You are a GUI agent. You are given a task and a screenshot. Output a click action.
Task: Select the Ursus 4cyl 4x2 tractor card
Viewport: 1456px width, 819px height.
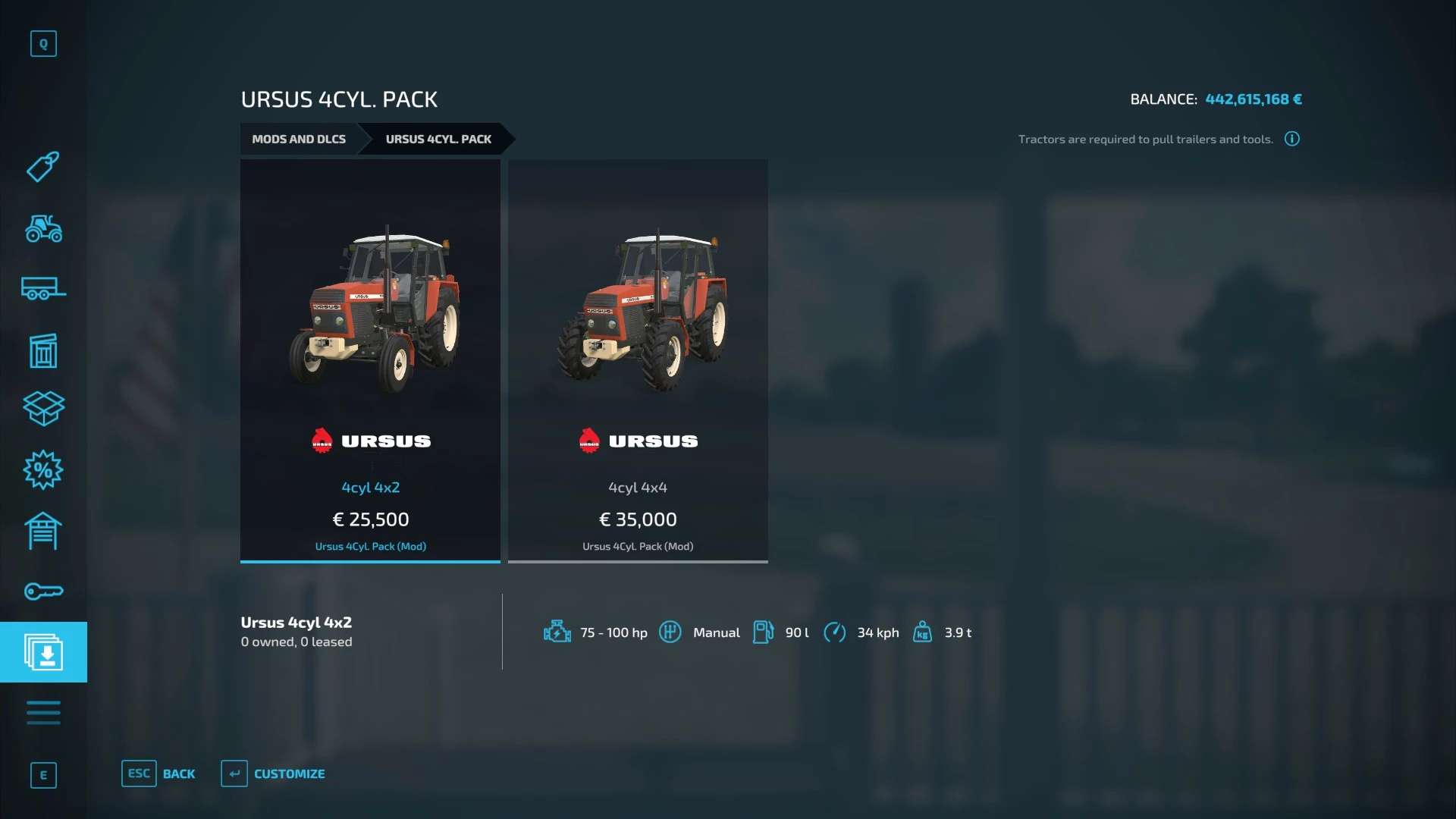tap(370, 361)
